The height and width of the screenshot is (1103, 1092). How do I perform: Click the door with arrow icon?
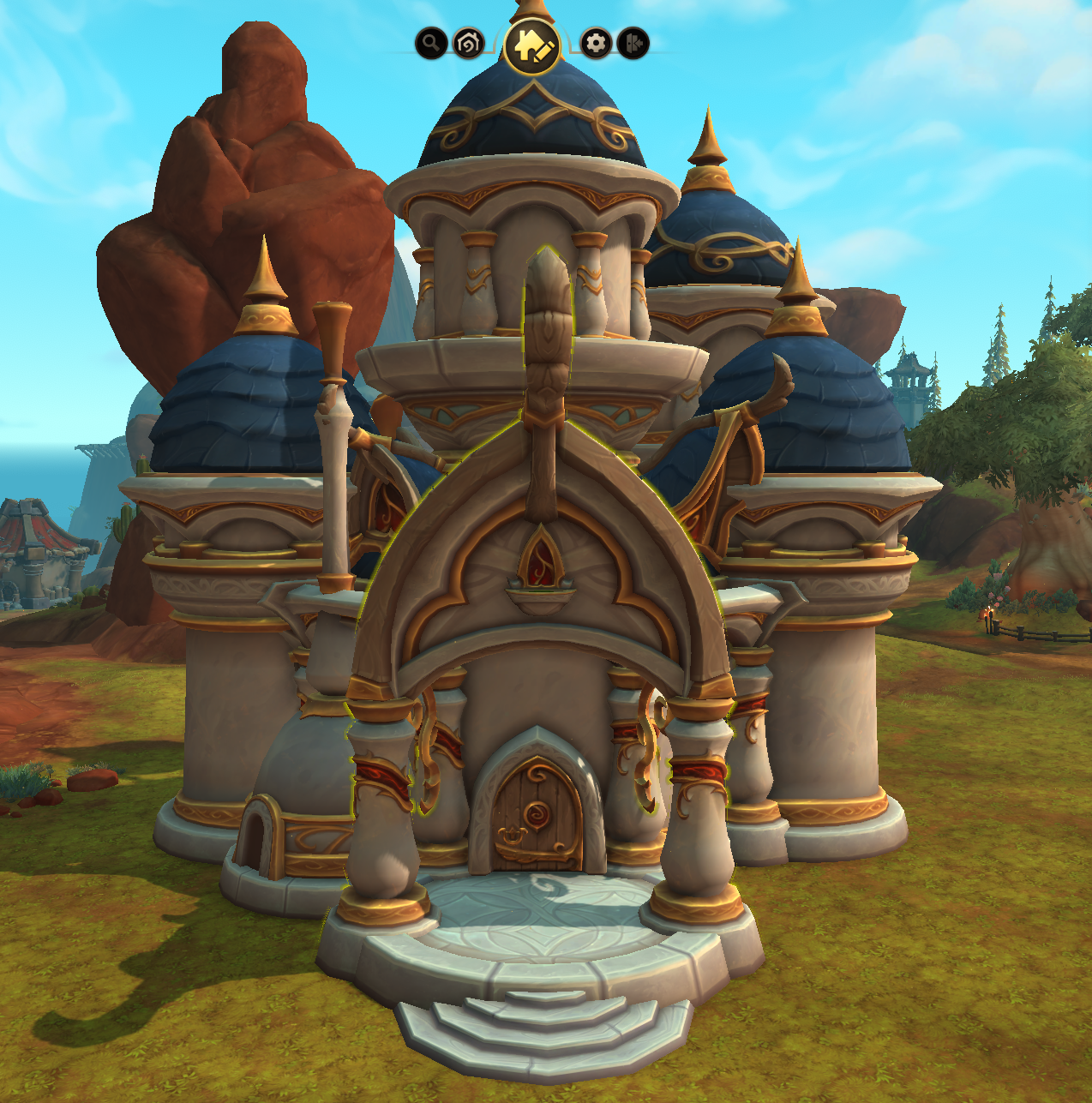tap(633, 43)
